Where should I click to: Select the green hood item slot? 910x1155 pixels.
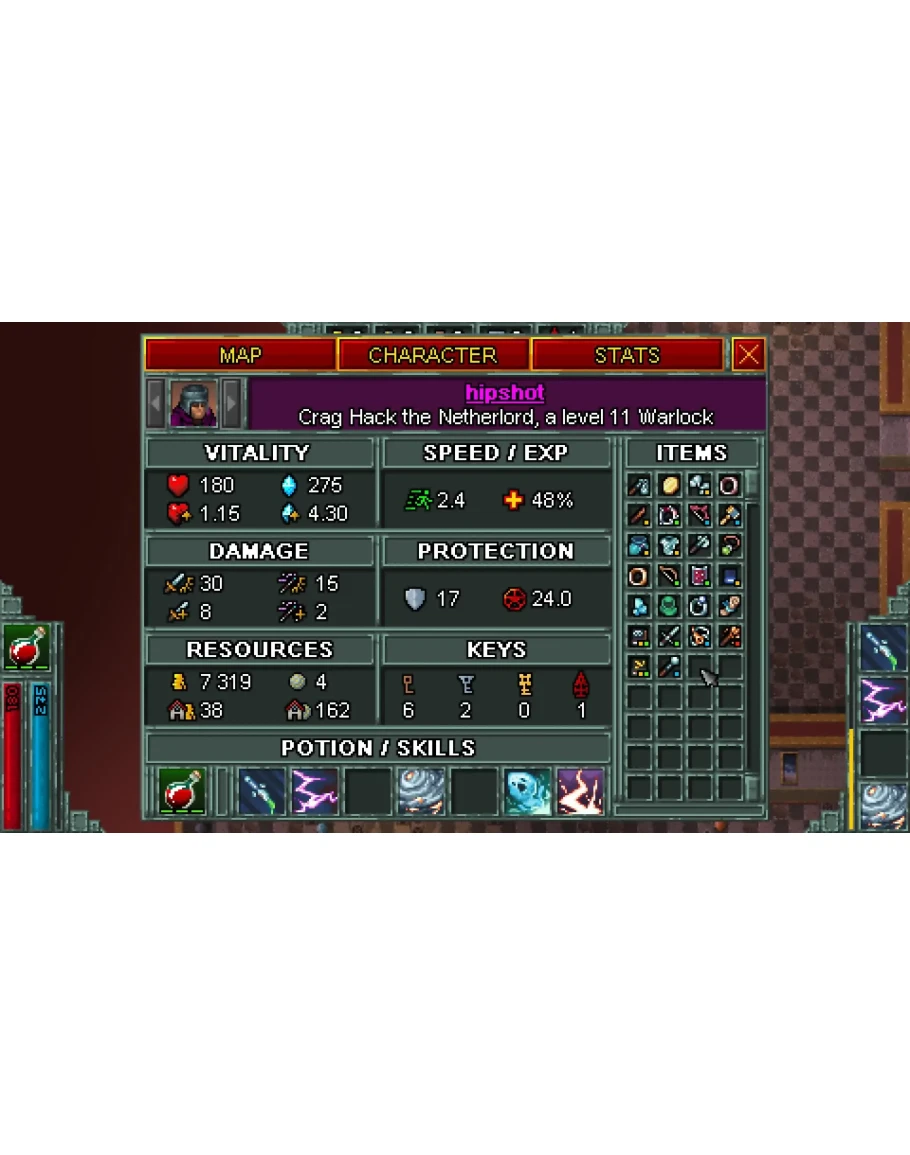[x=670, y=606]
